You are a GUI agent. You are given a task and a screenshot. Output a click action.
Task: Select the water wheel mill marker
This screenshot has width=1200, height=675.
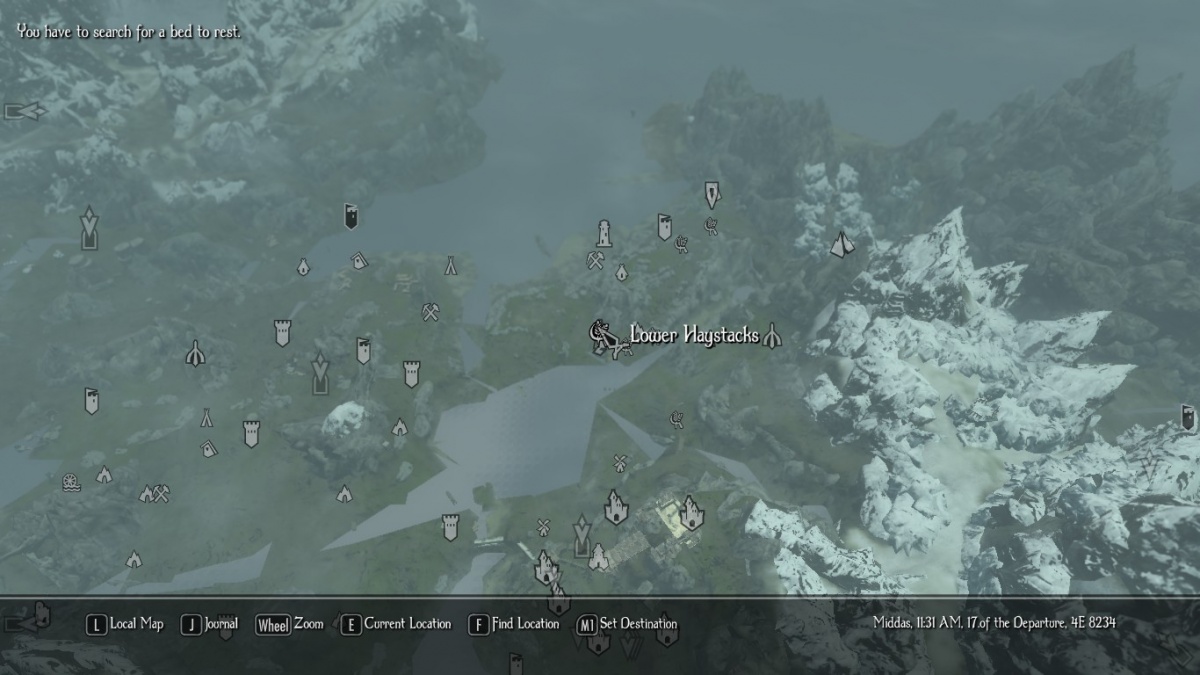click(x=70, y=481)
